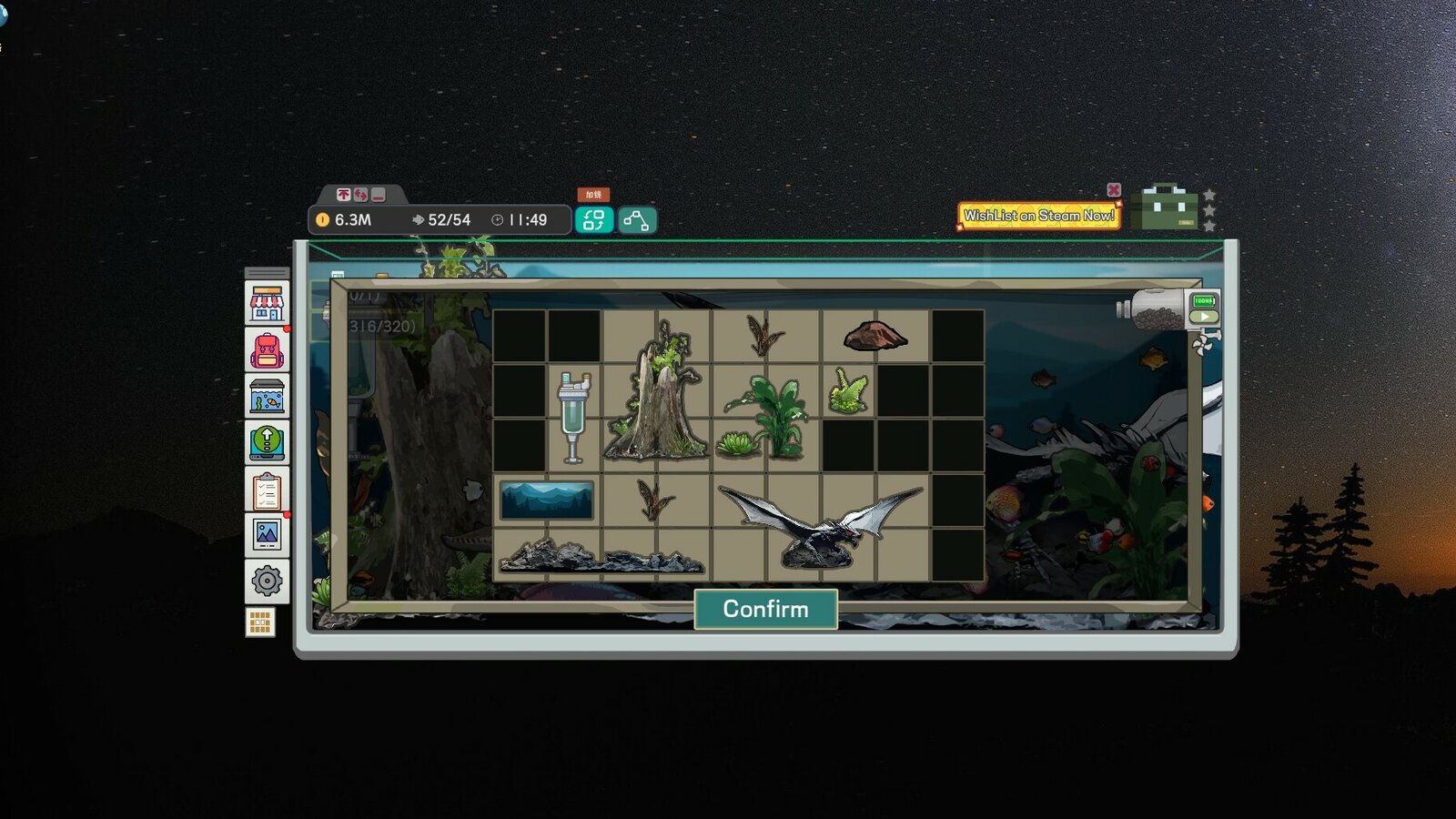Screen dimensions: 1456x819
Task: Select the teal layout-swap icon near the clock
Action: (x=595, y=218)
